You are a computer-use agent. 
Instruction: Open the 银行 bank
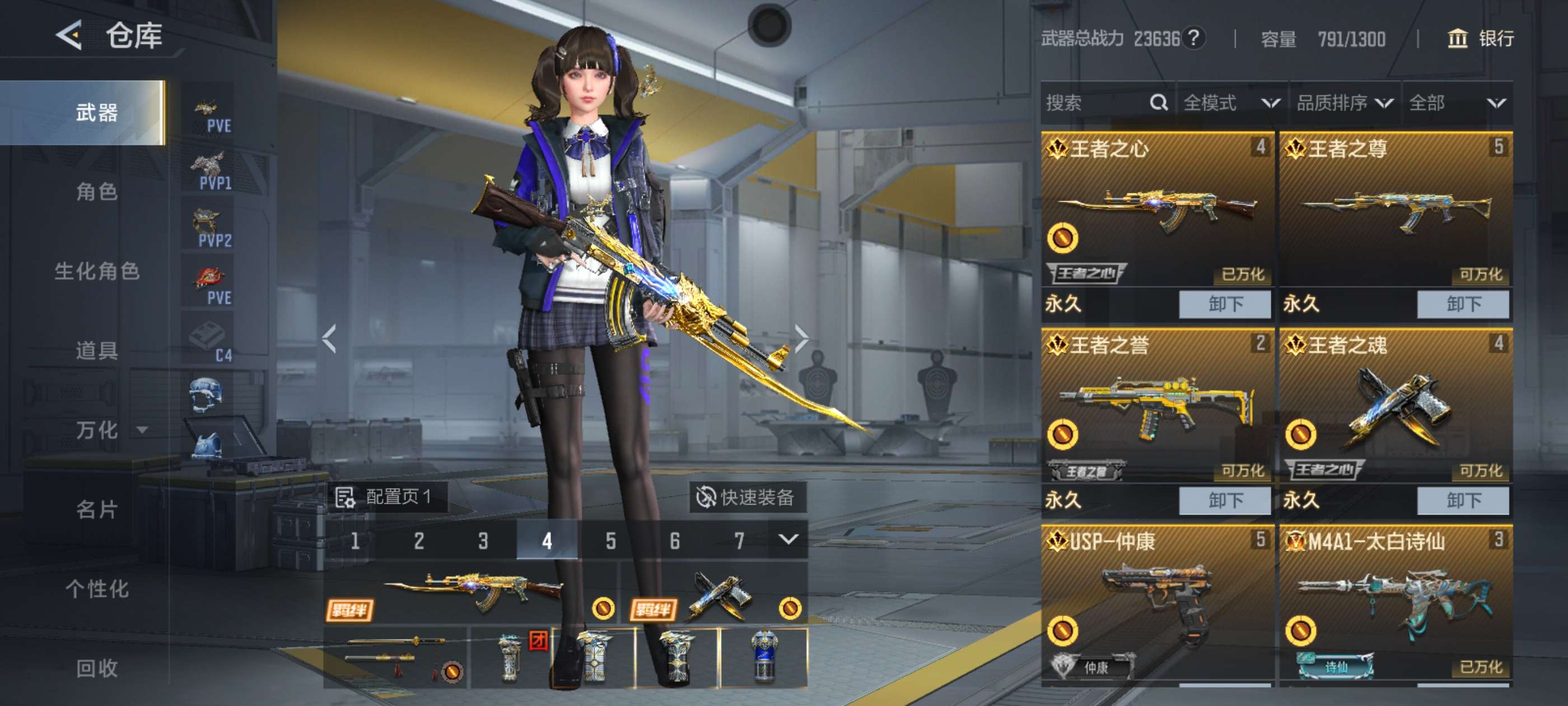[x=1480, y=39]
